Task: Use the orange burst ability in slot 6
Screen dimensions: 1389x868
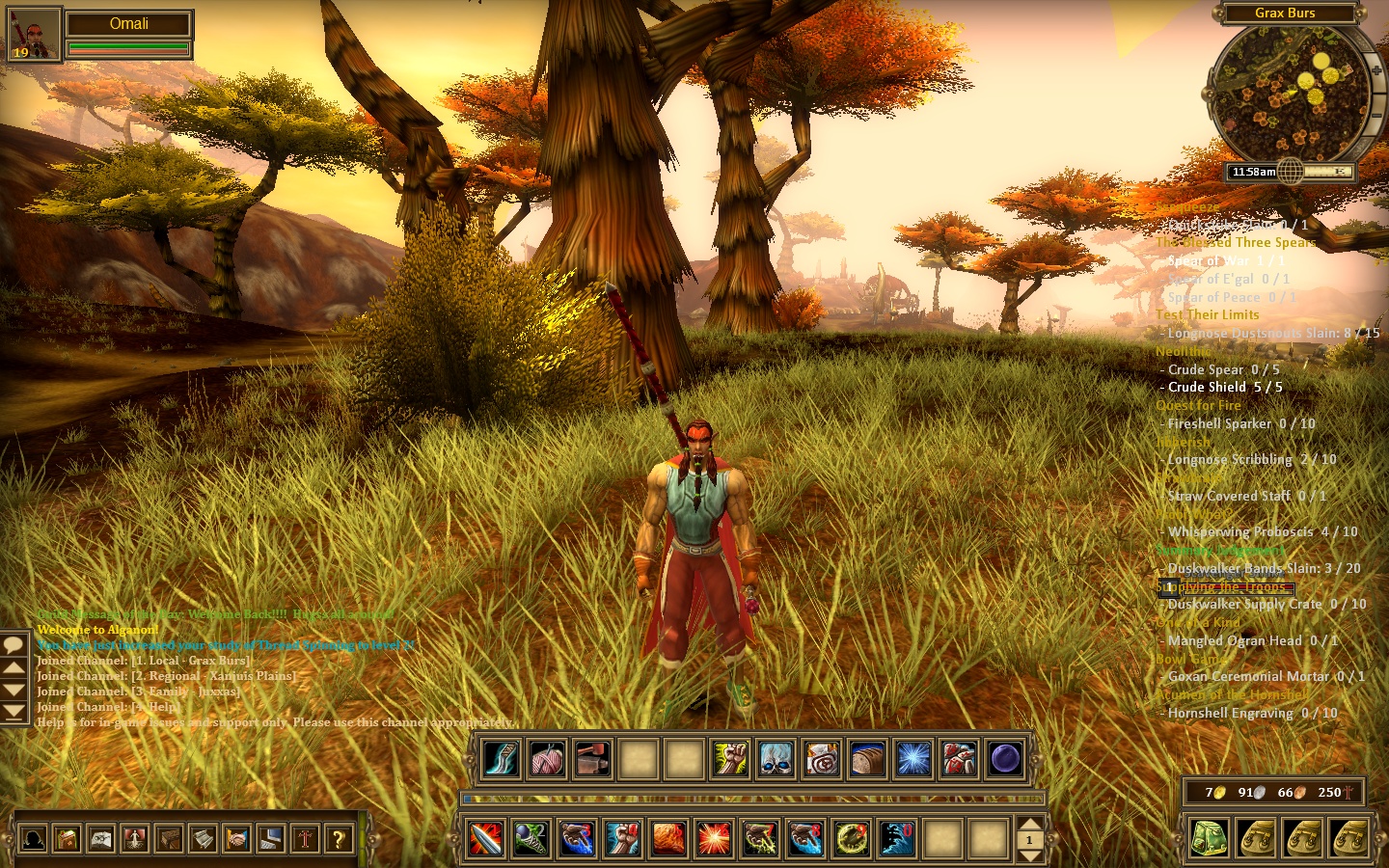Action: coord(714,839)
